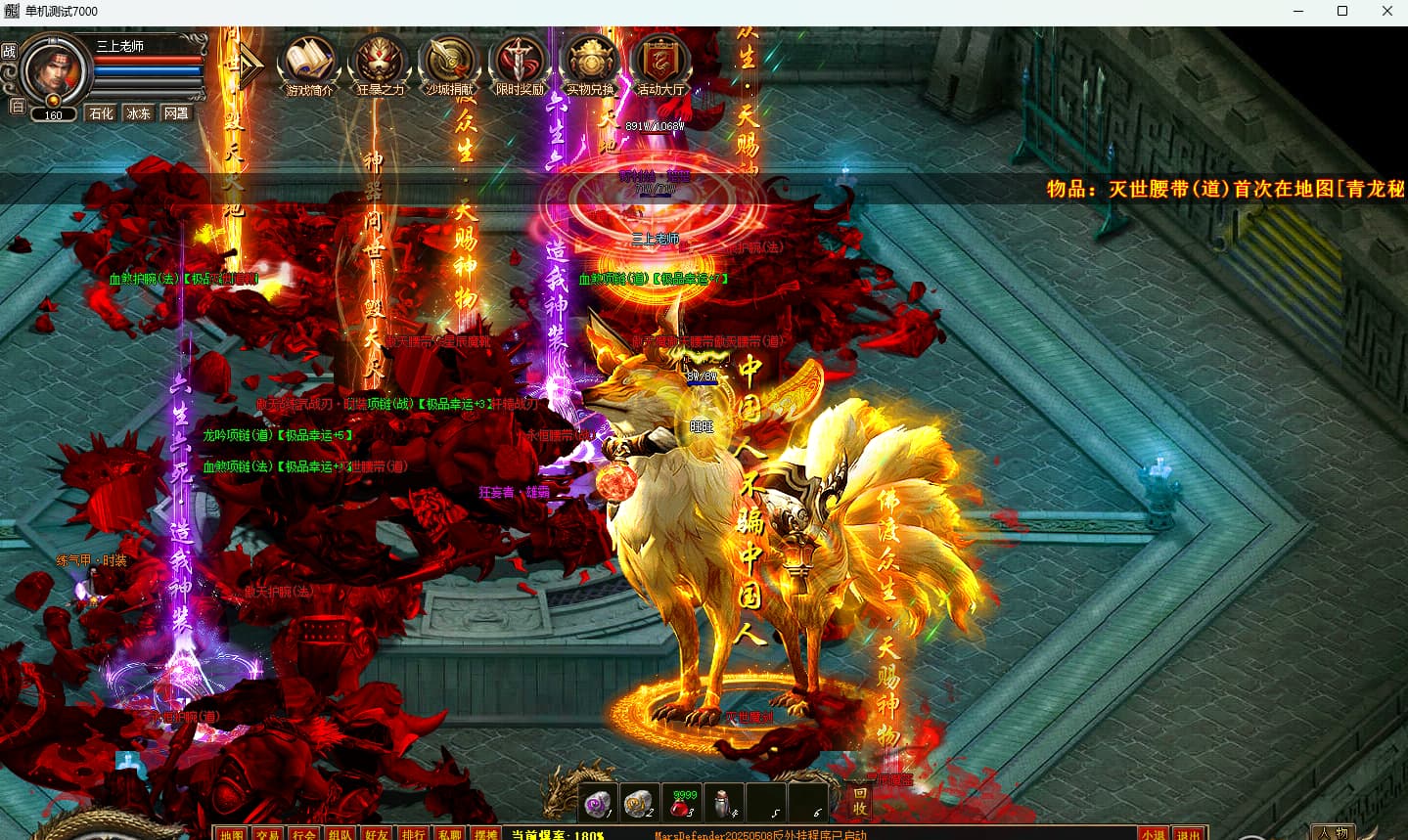Image resolution: width=1408 pixels, height=840 pixels.
Task: Click the player portrait of 三上老师
Action: [54, 69]
